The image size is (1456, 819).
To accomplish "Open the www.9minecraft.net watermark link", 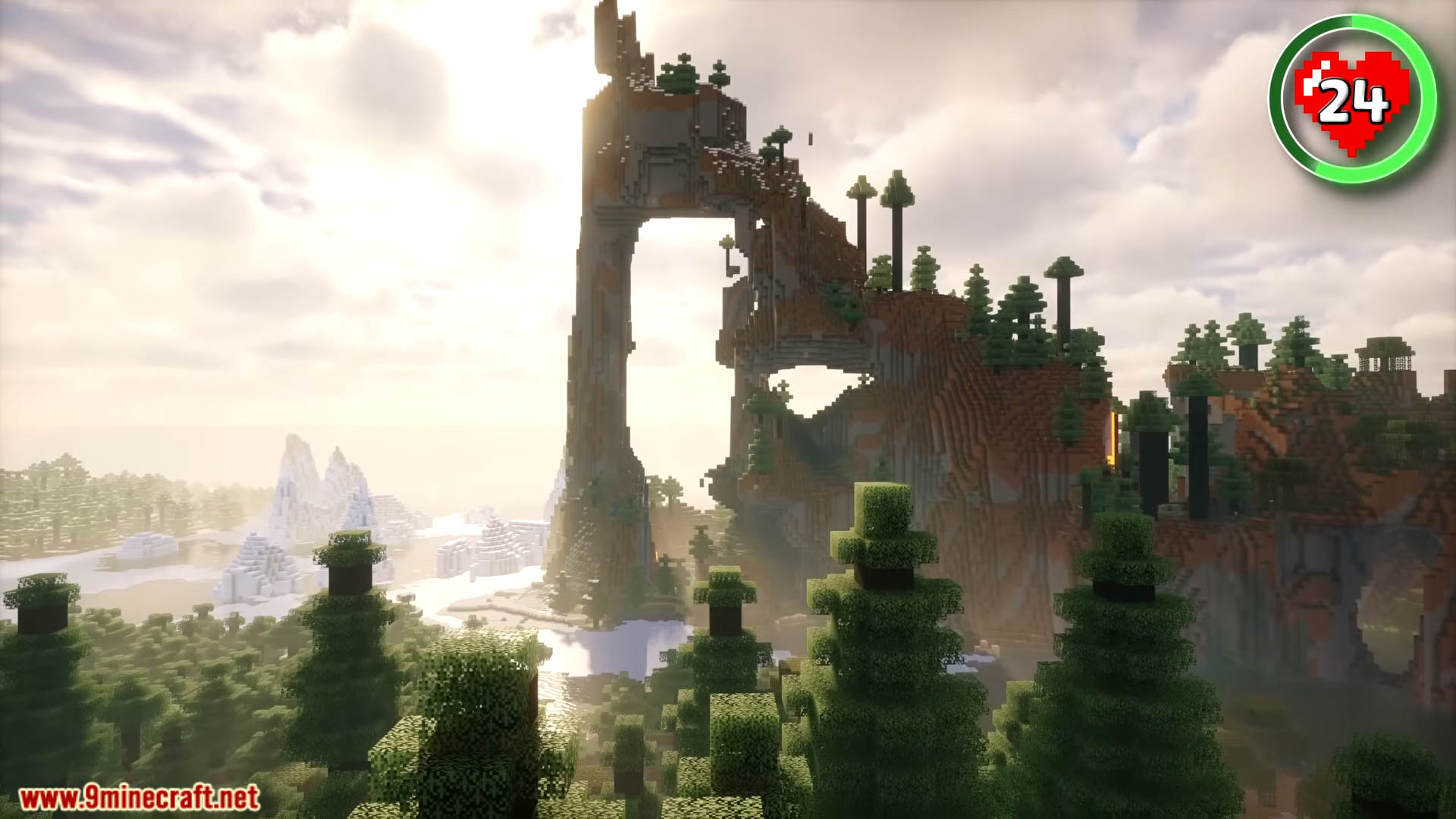I will 140,799.
